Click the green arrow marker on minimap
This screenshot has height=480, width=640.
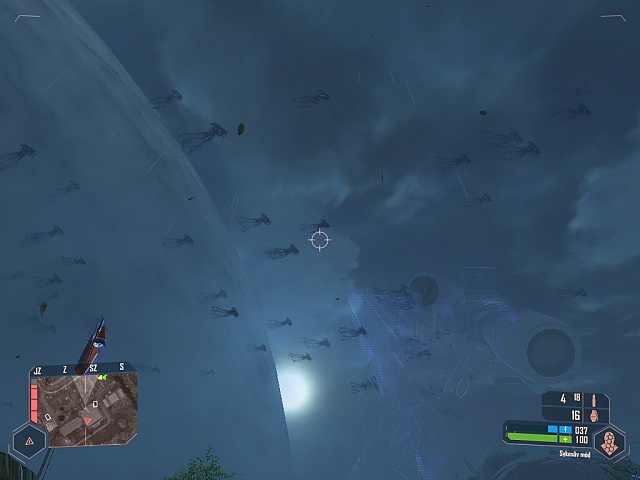[x=102, y=378]
